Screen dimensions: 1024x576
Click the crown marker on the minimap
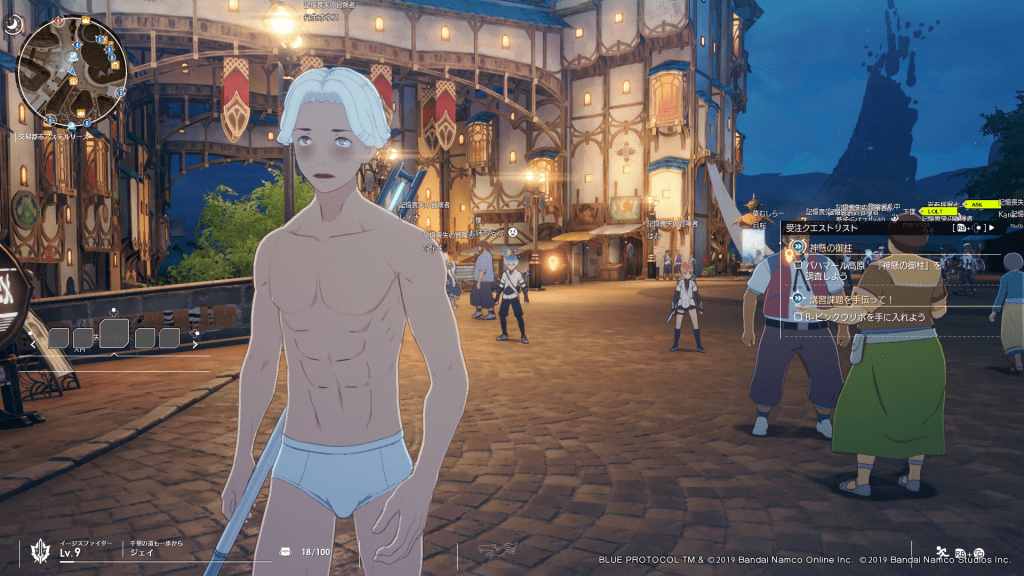[86, 19]
